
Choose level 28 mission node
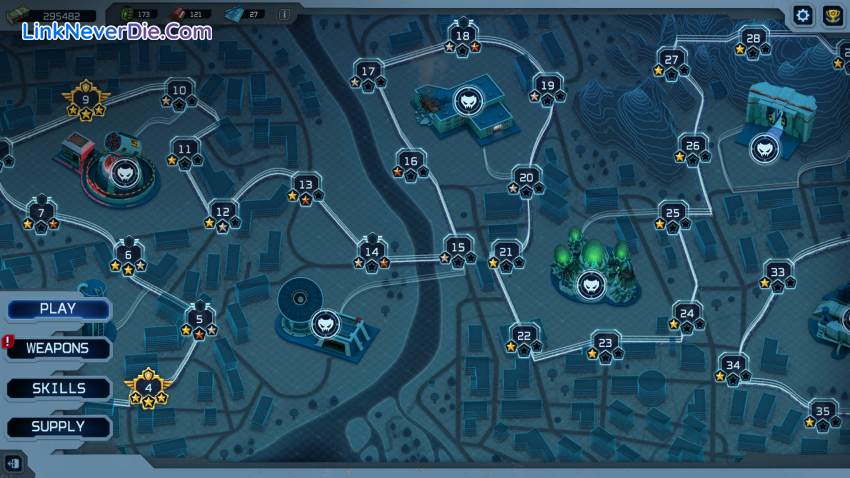(753, 40)
